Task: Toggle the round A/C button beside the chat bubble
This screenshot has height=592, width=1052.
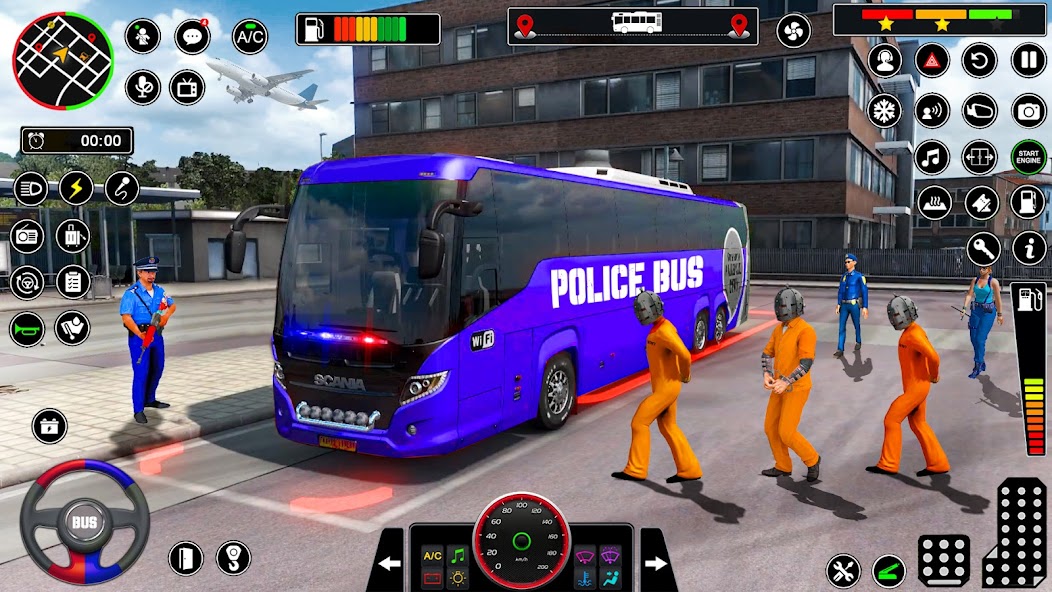Action: point(250,37)
